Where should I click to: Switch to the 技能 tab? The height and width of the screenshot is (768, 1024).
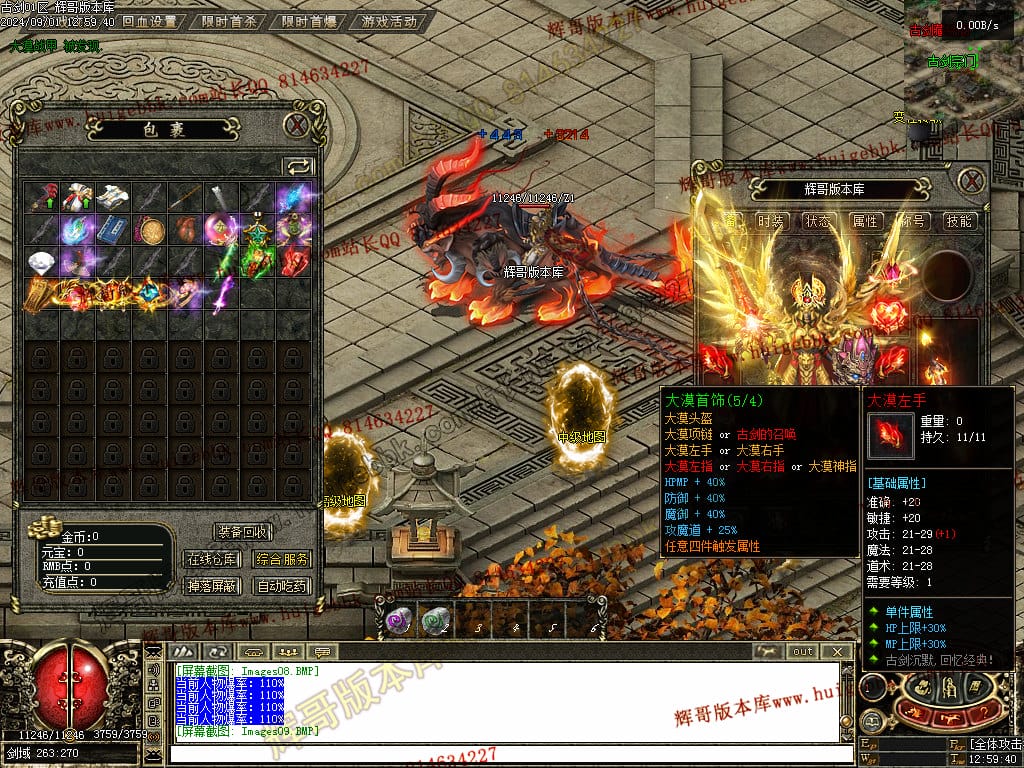pos(959,221)
